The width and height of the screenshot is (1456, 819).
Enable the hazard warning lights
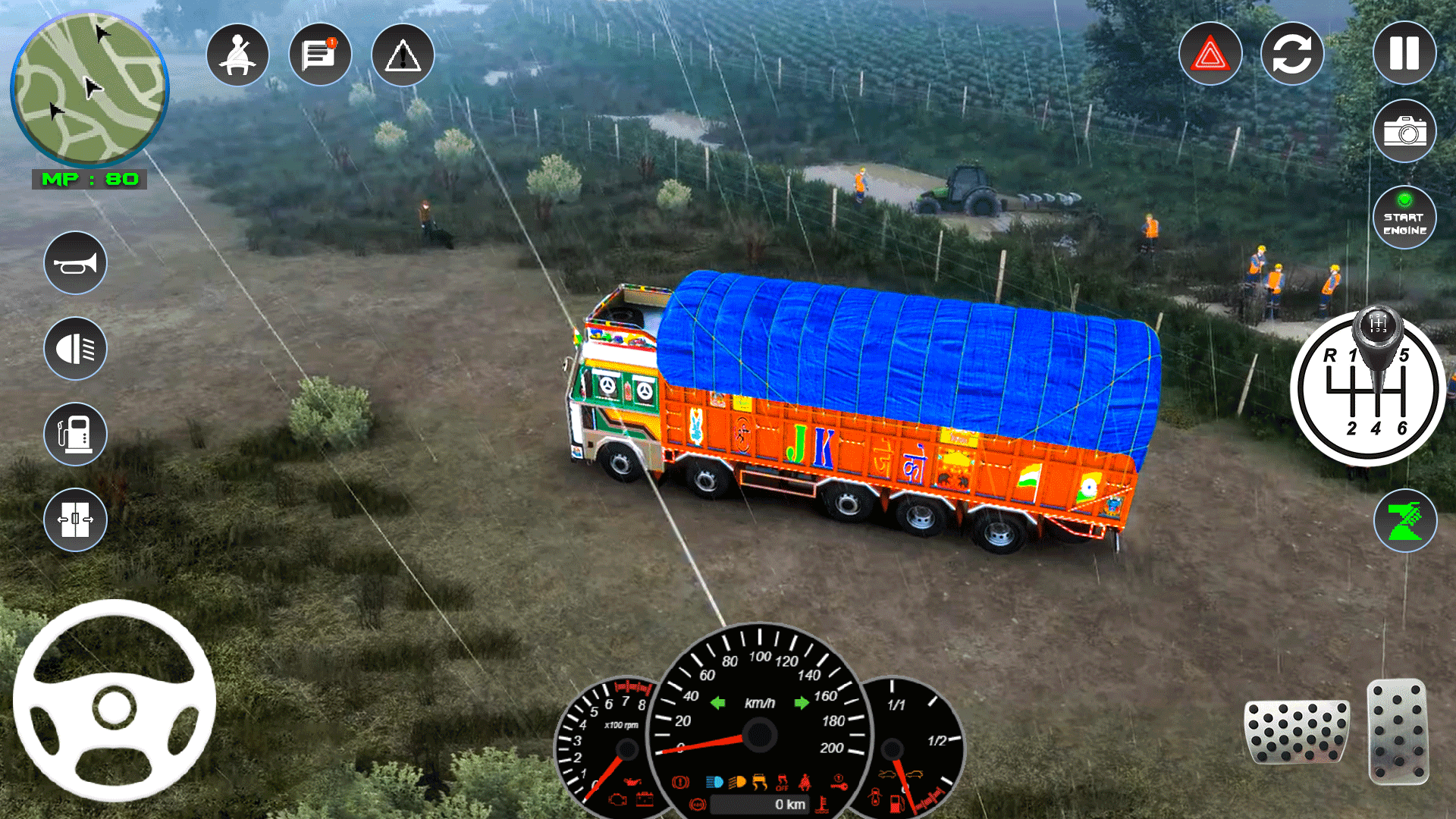[1210, 53]
